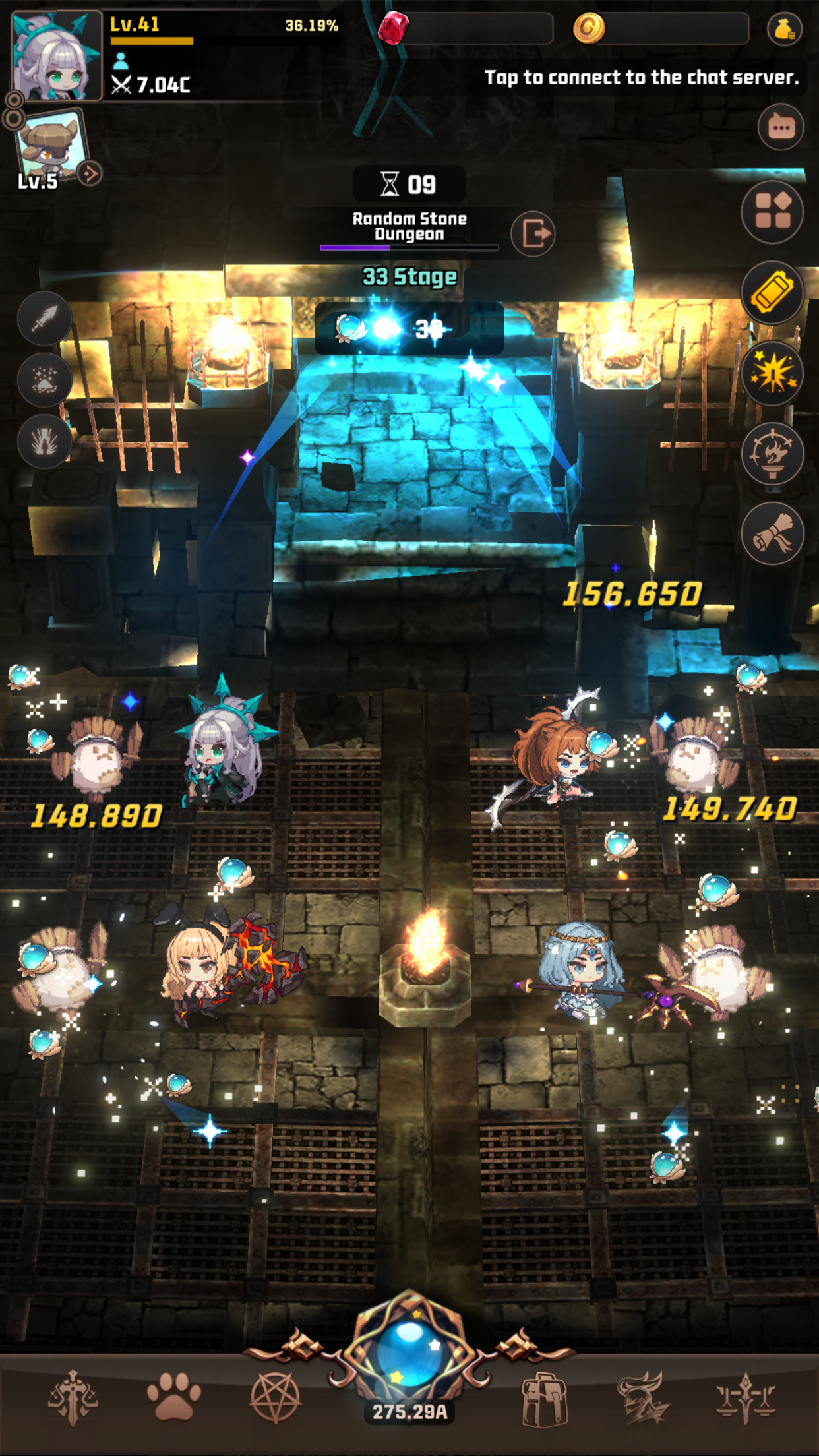
Task: Open the player character portrait
Action: click(x=57, y=56)
